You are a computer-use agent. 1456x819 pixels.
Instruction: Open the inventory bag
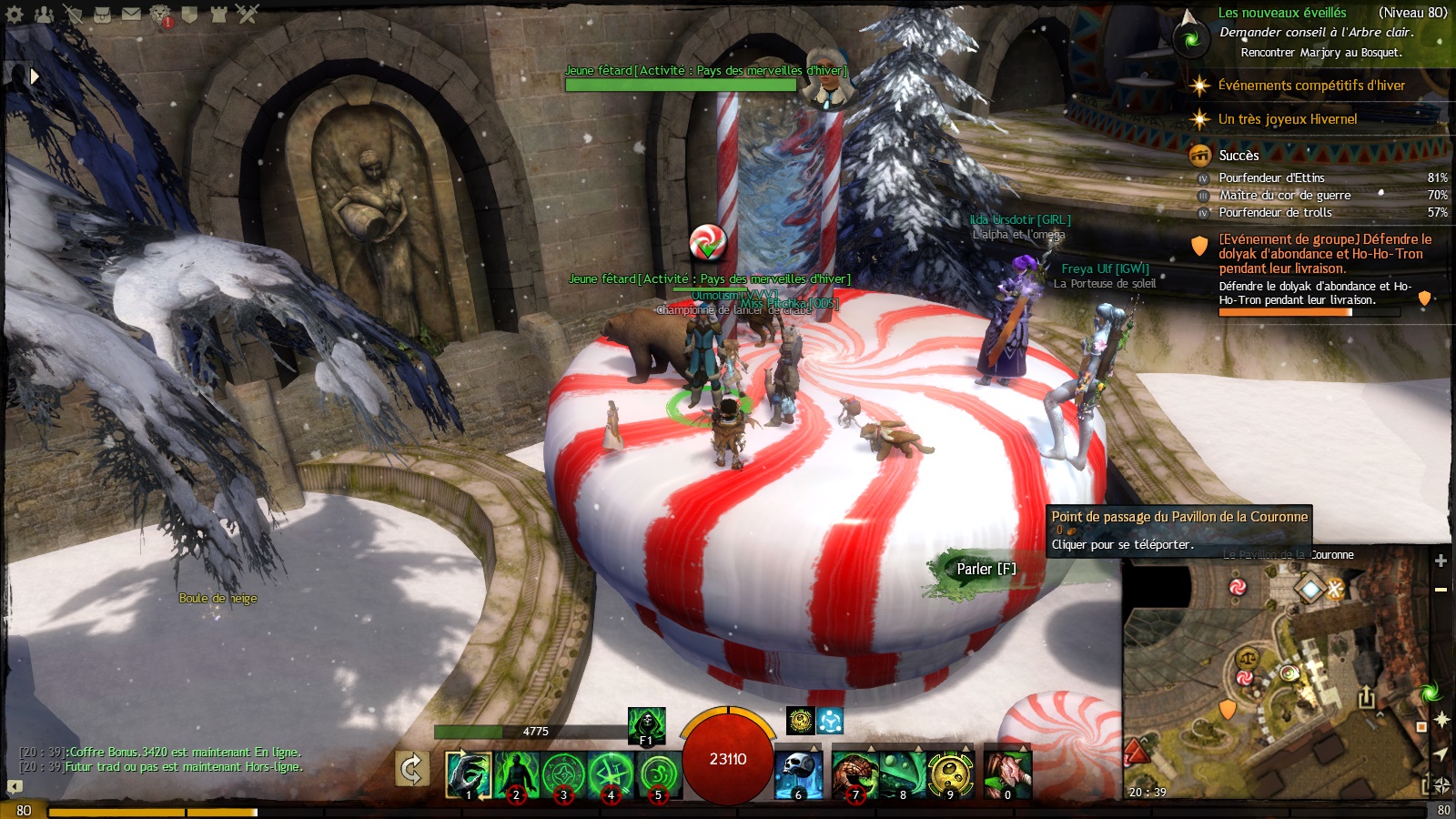[101, 15]
